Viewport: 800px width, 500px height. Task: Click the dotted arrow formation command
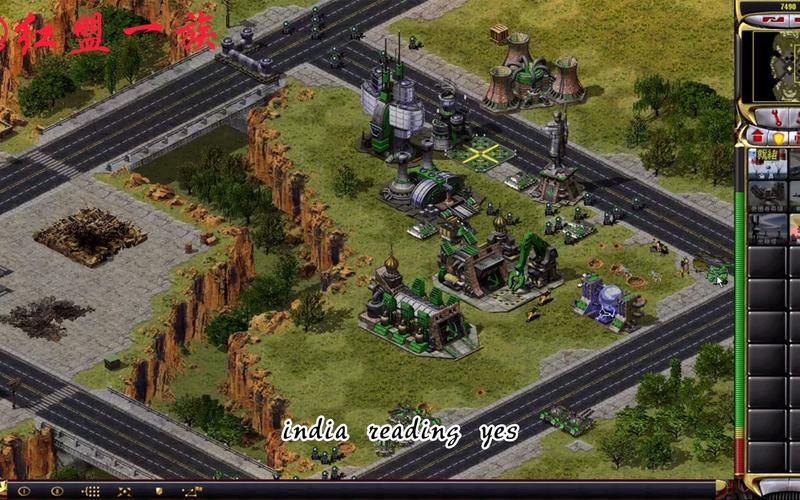coord(91,491)
